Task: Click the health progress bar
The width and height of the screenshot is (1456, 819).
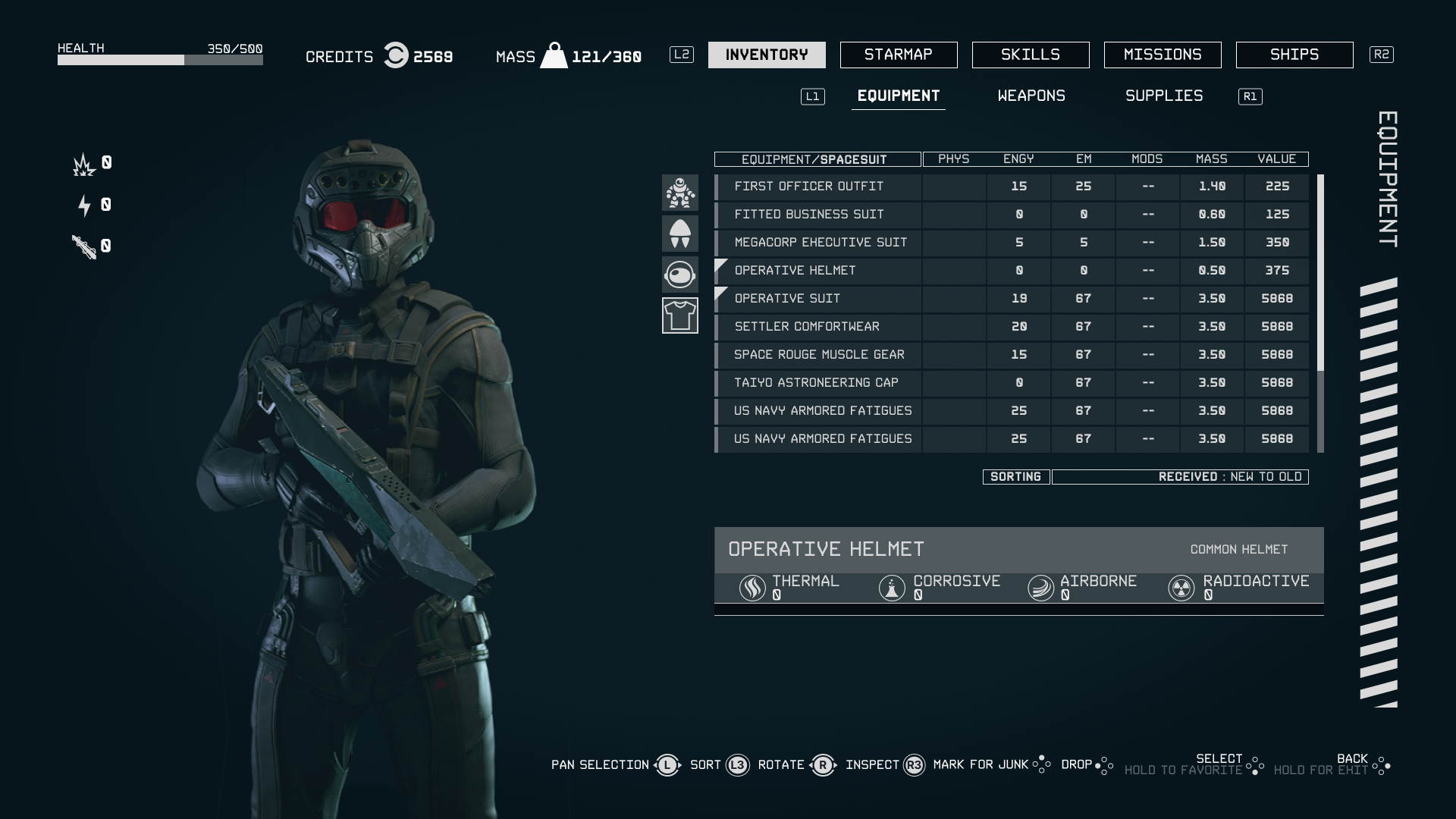Action: (x=159, y=58)
